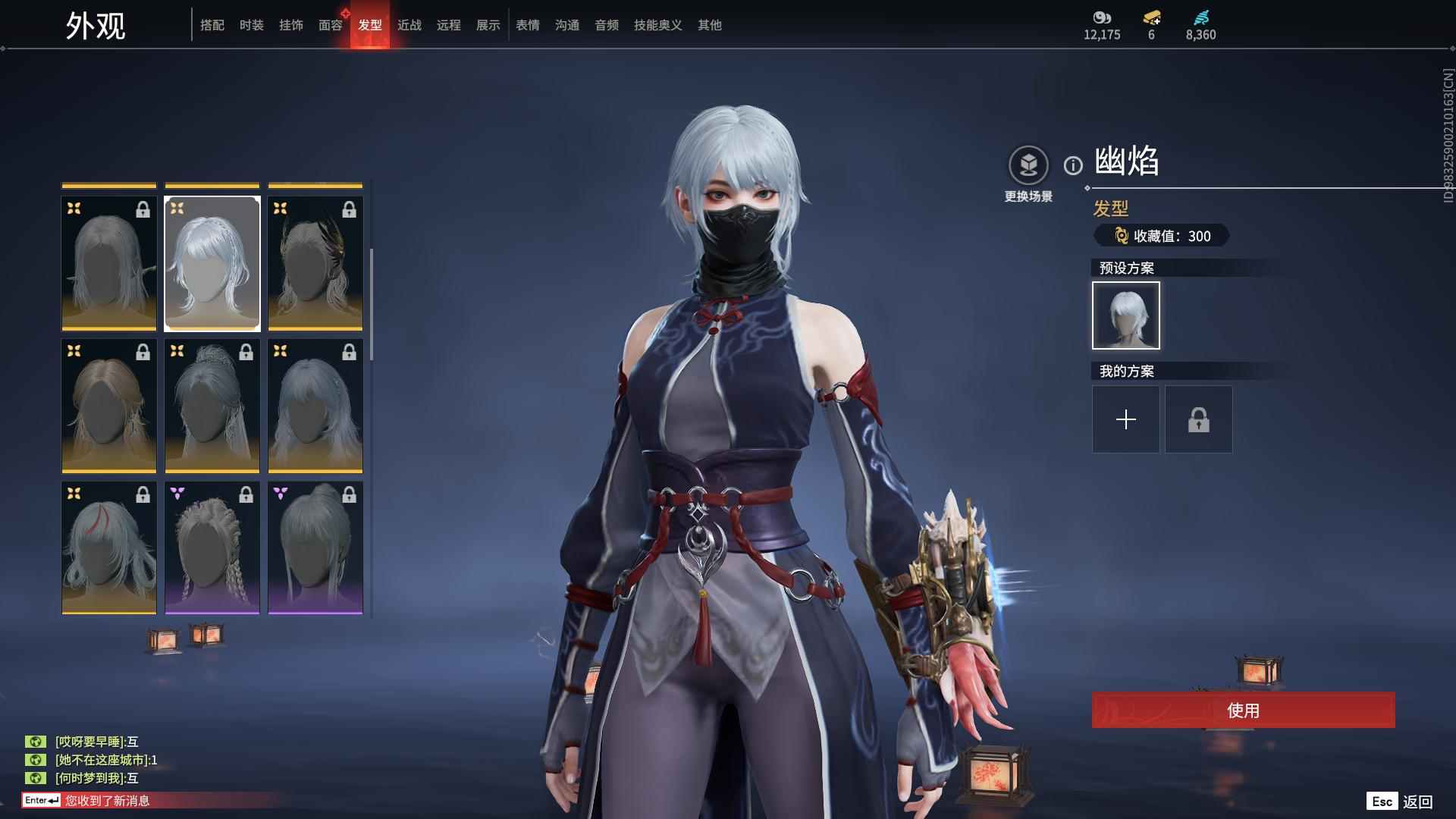Click the locked scheme slot under 我的方案
Image resolution: width=1456 pixels, height=819 pixels.
[x=1198, y=419]
